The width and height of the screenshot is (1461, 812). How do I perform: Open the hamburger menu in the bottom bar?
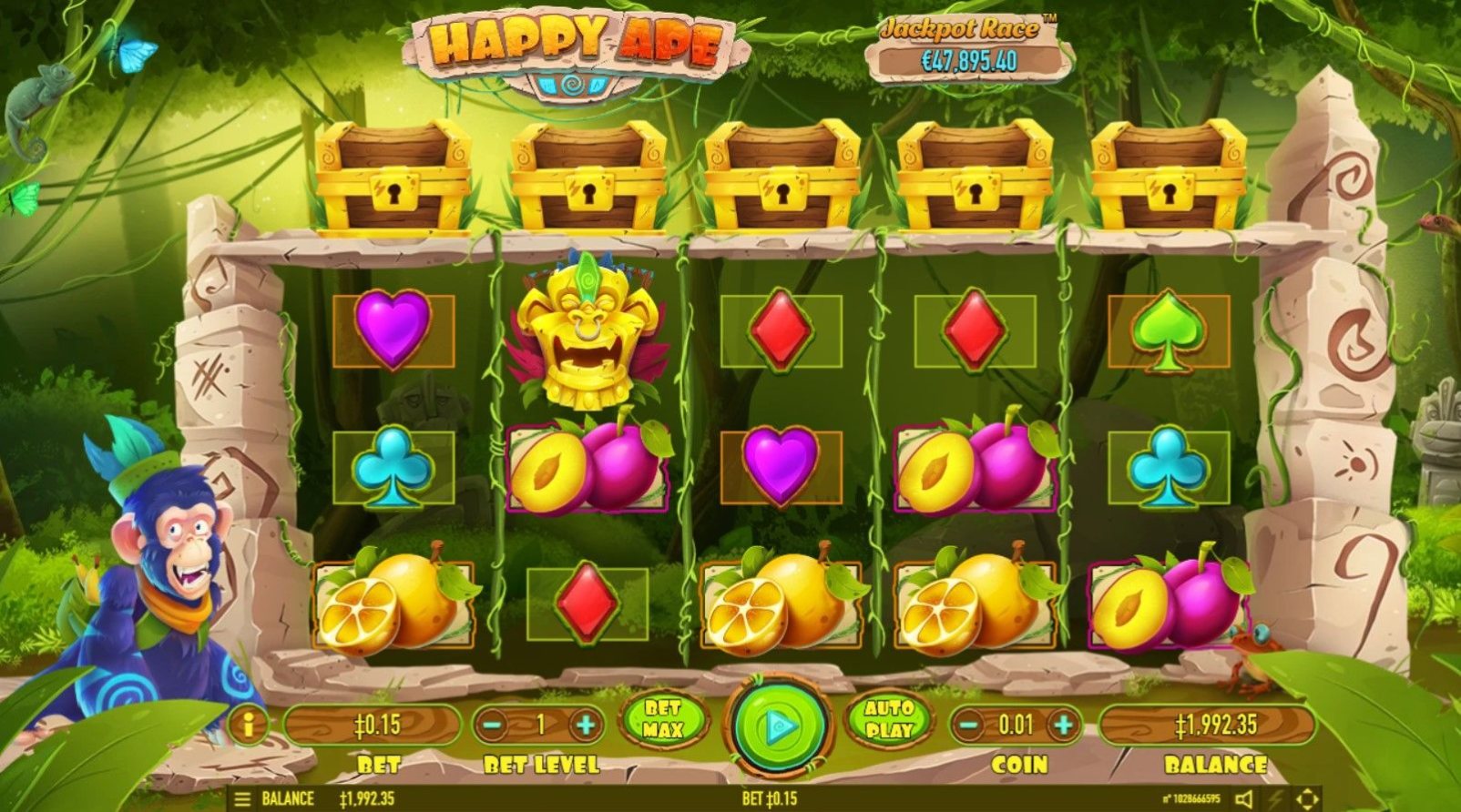click(242, 799)
